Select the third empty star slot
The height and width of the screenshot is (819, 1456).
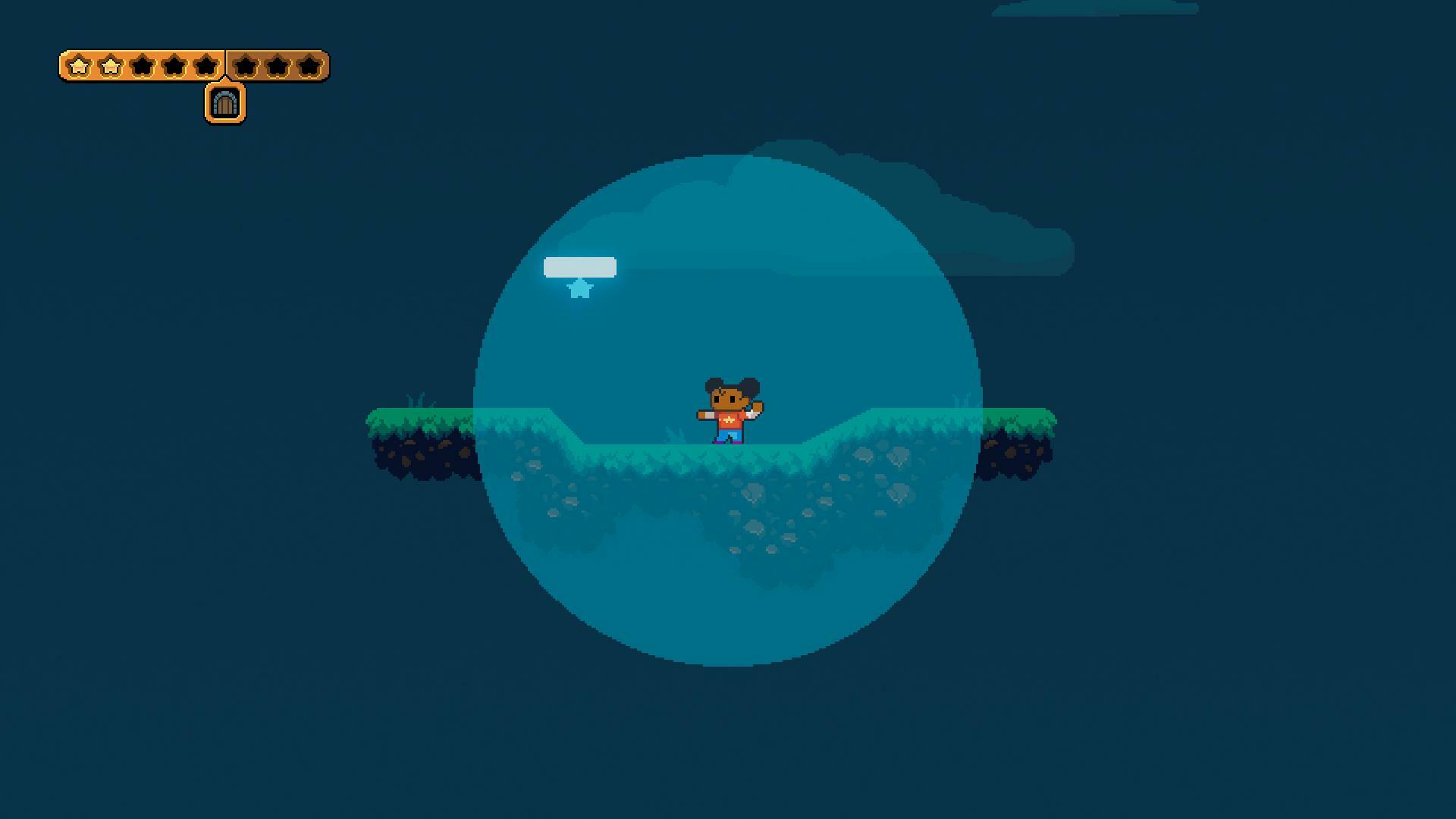click(142, 64)
